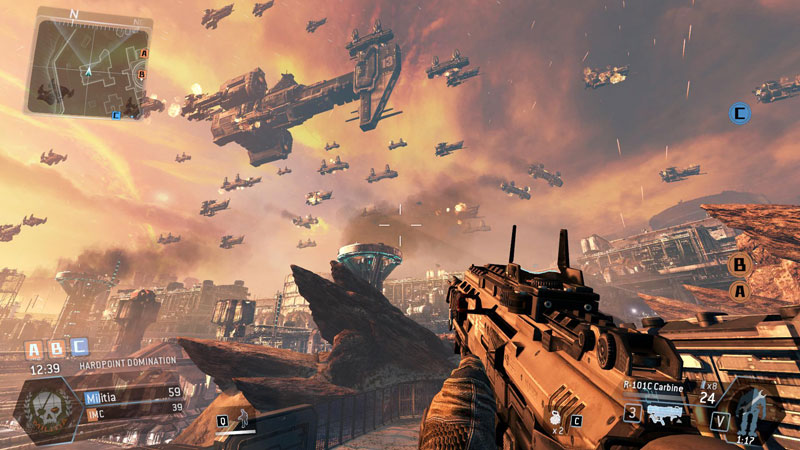Screen dimensions: 800x450
Task: Open the minimap
Action: (89, 62)
